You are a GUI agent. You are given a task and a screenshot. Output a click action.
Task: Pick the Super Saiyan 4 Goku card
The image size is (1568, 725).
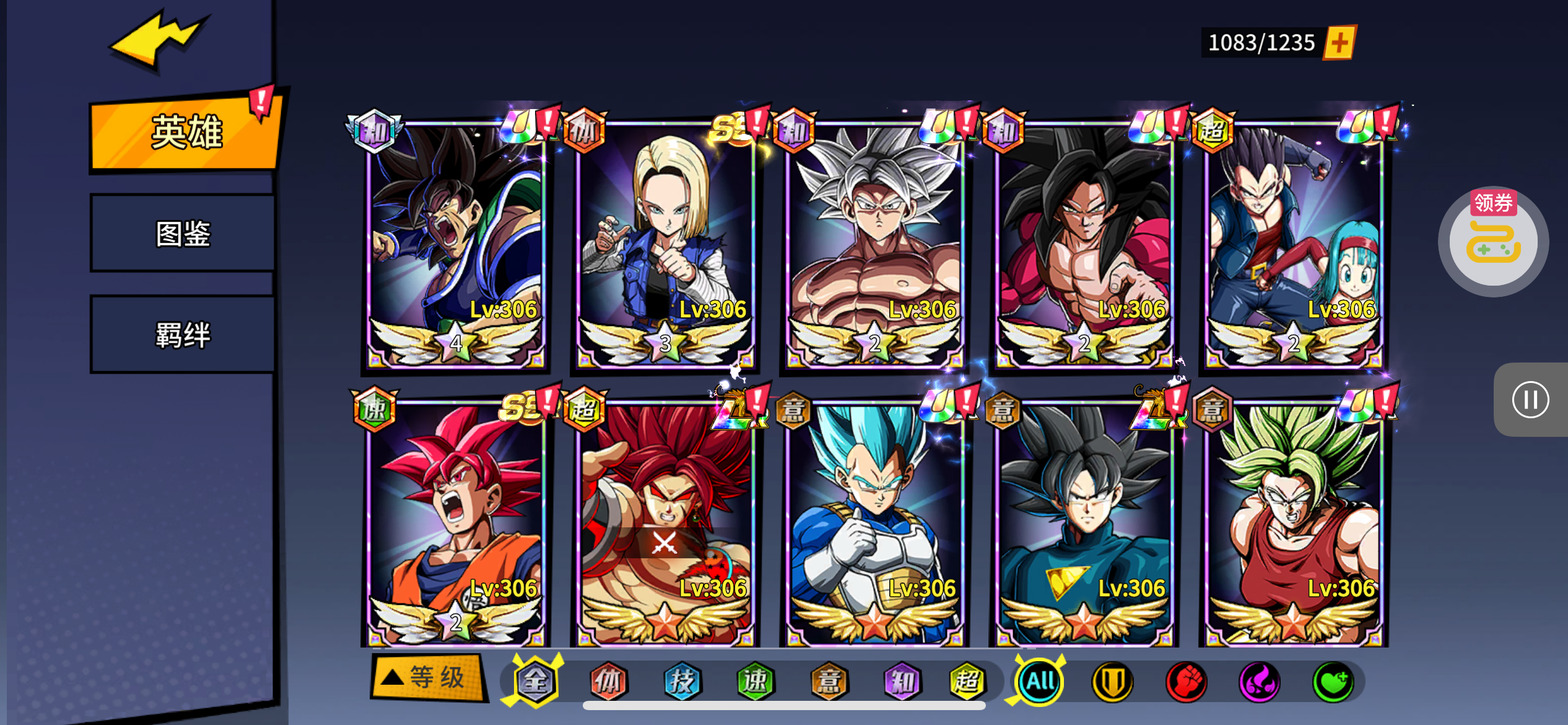tap(1084, 245)
